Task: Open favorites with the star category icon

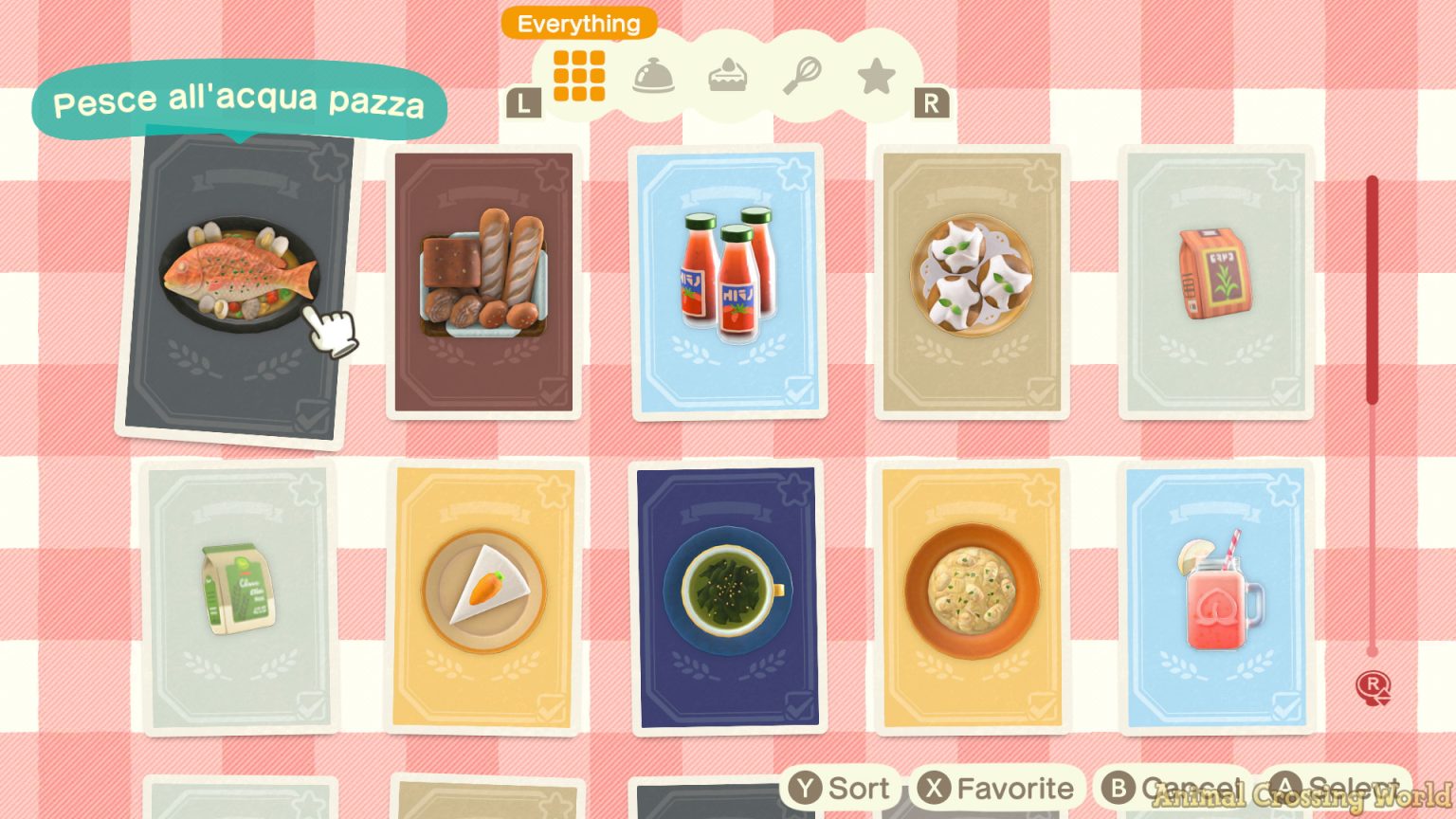Action: tap(876, 76)
